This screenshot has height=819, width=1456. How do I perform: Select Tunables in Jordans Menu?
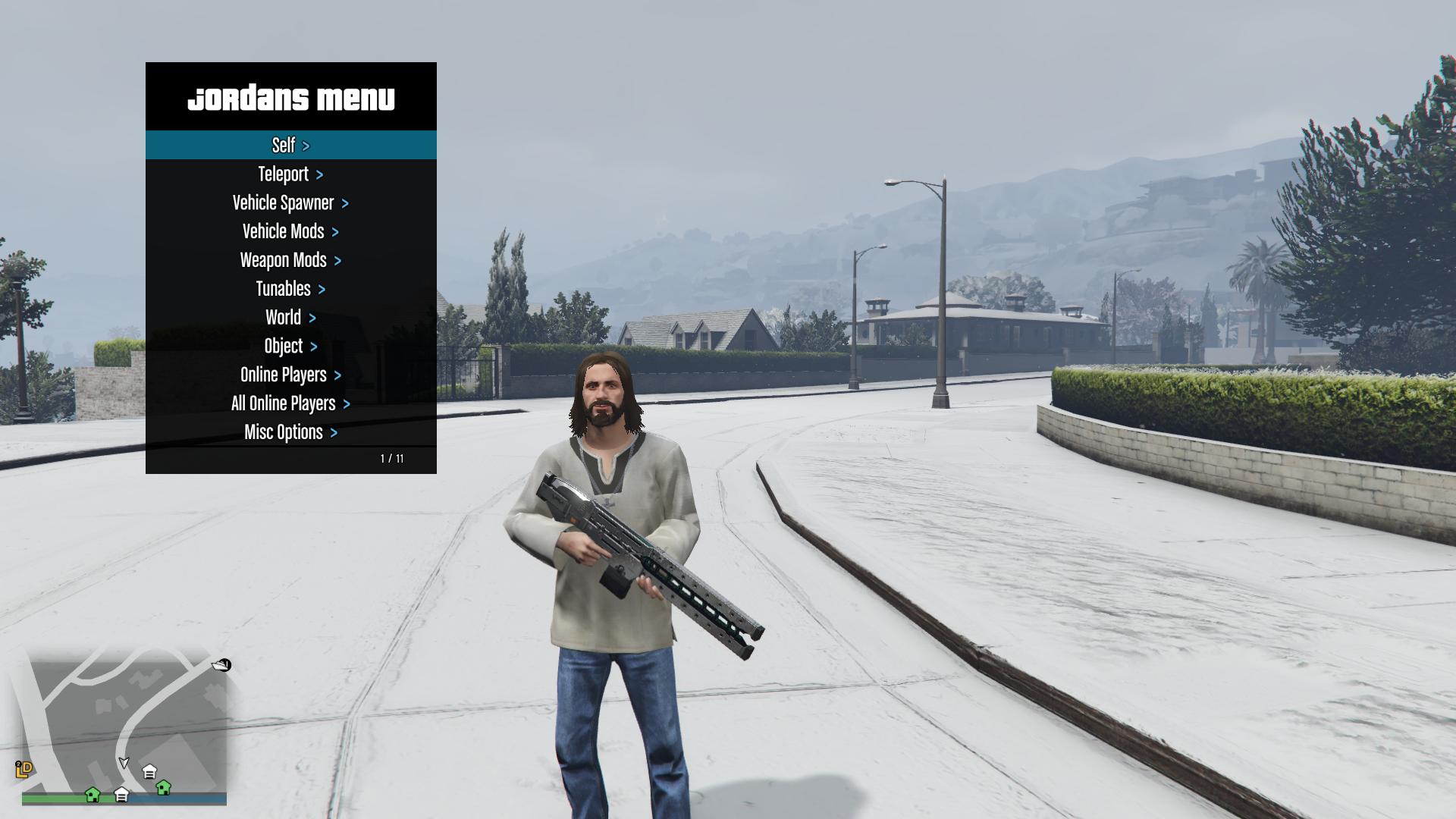pyautogui.click(x=290, y=289)
